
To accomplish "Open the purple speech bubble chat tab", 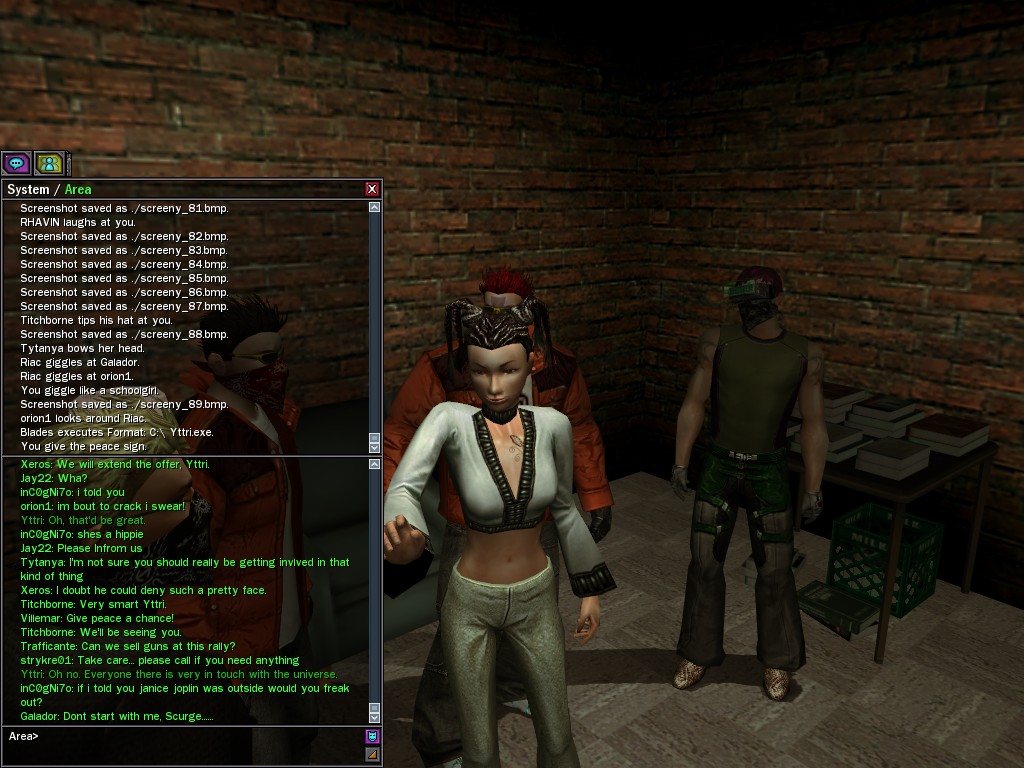I will [16, 163].
